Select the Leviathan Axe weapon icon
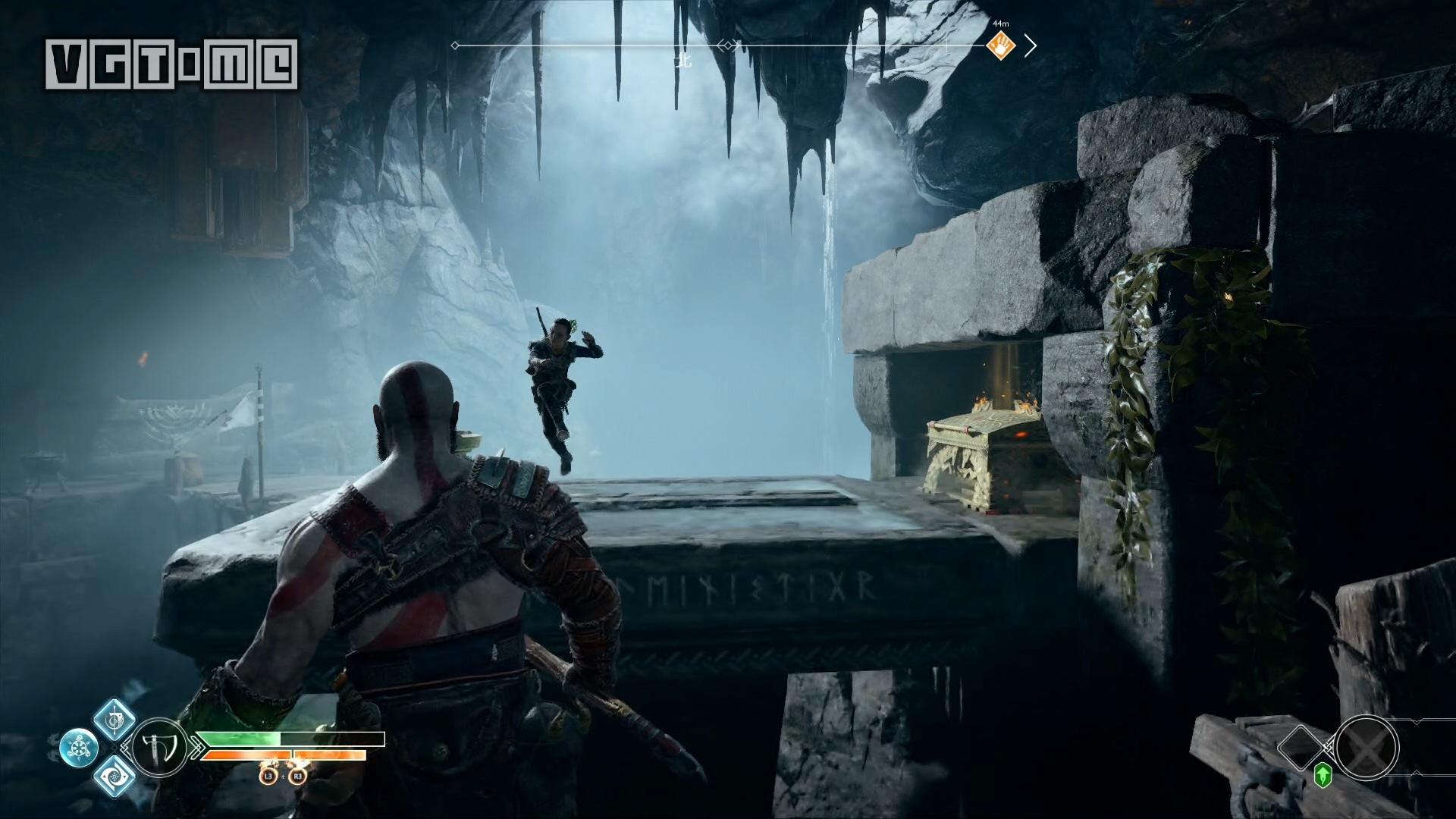Image resolution: width=1456 pixels, height=819 pixels. click(x=159, y=746)
